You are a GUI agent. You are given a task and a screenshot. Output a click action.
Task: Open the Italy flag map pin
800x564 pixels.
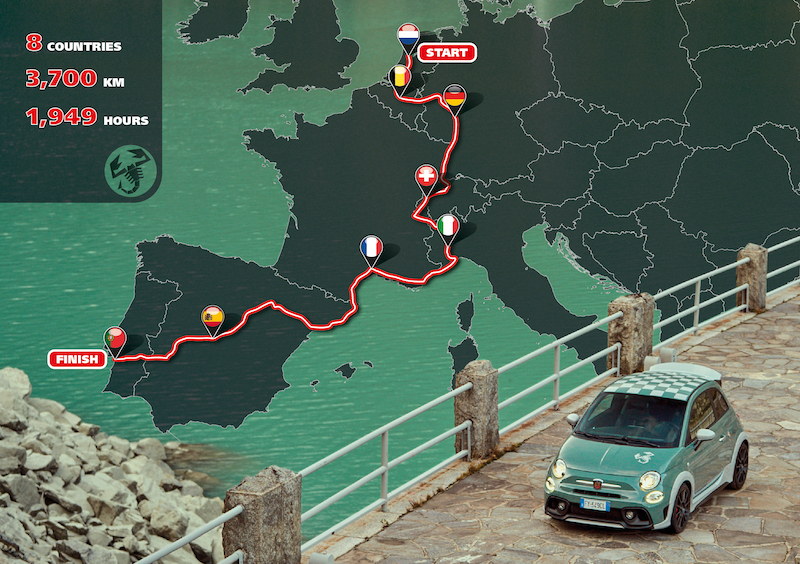coord(449,227)
